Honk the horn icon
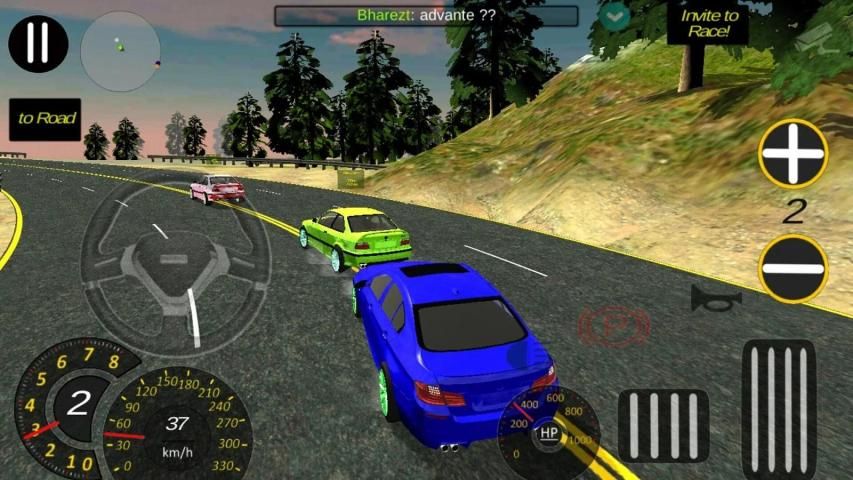853x480 pixels. pos(716,298)
